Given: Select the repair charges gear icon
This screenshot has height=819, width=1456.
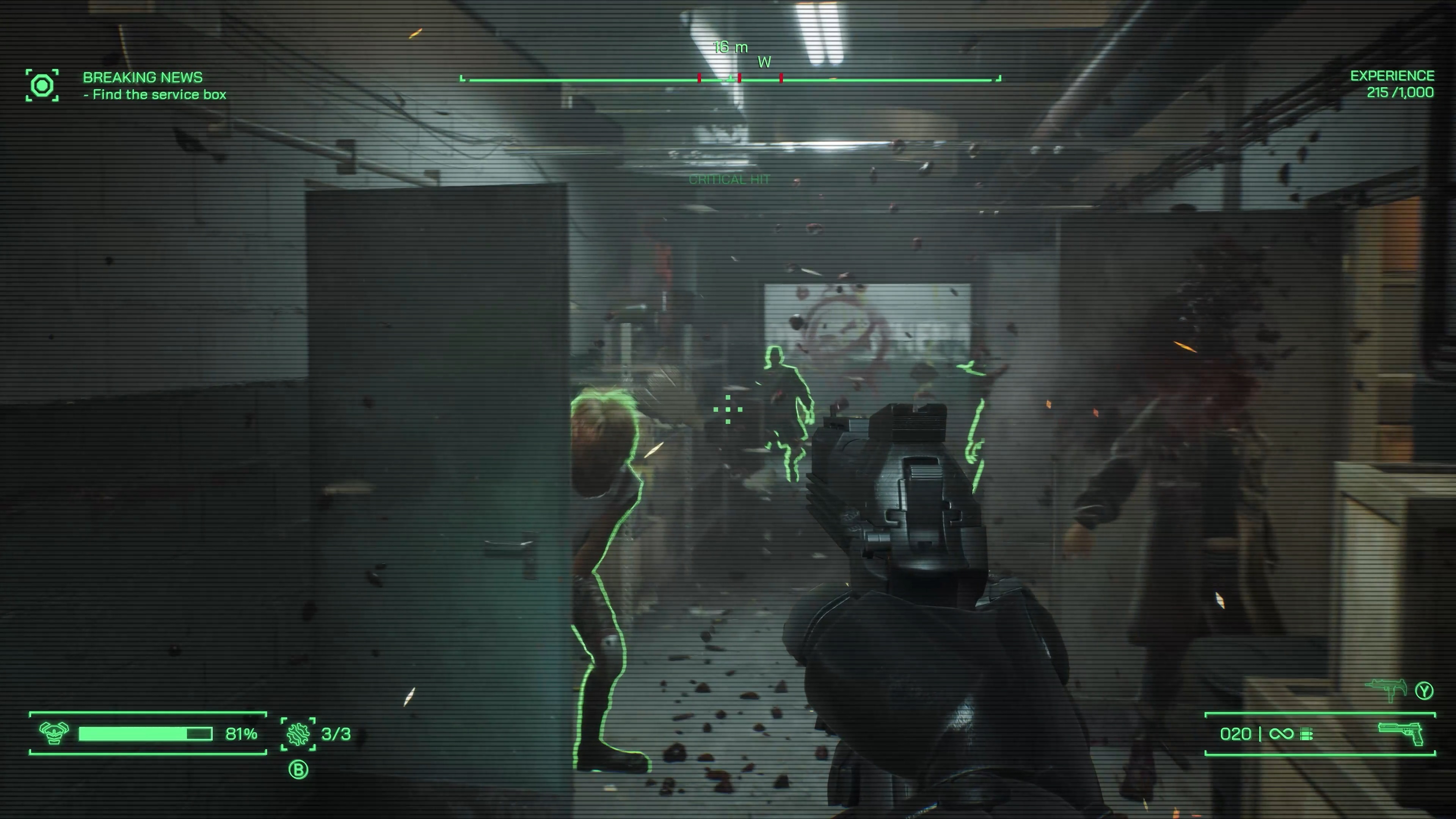Looking at the screenshot, I should pyautogui.click(x=298, y=734).
